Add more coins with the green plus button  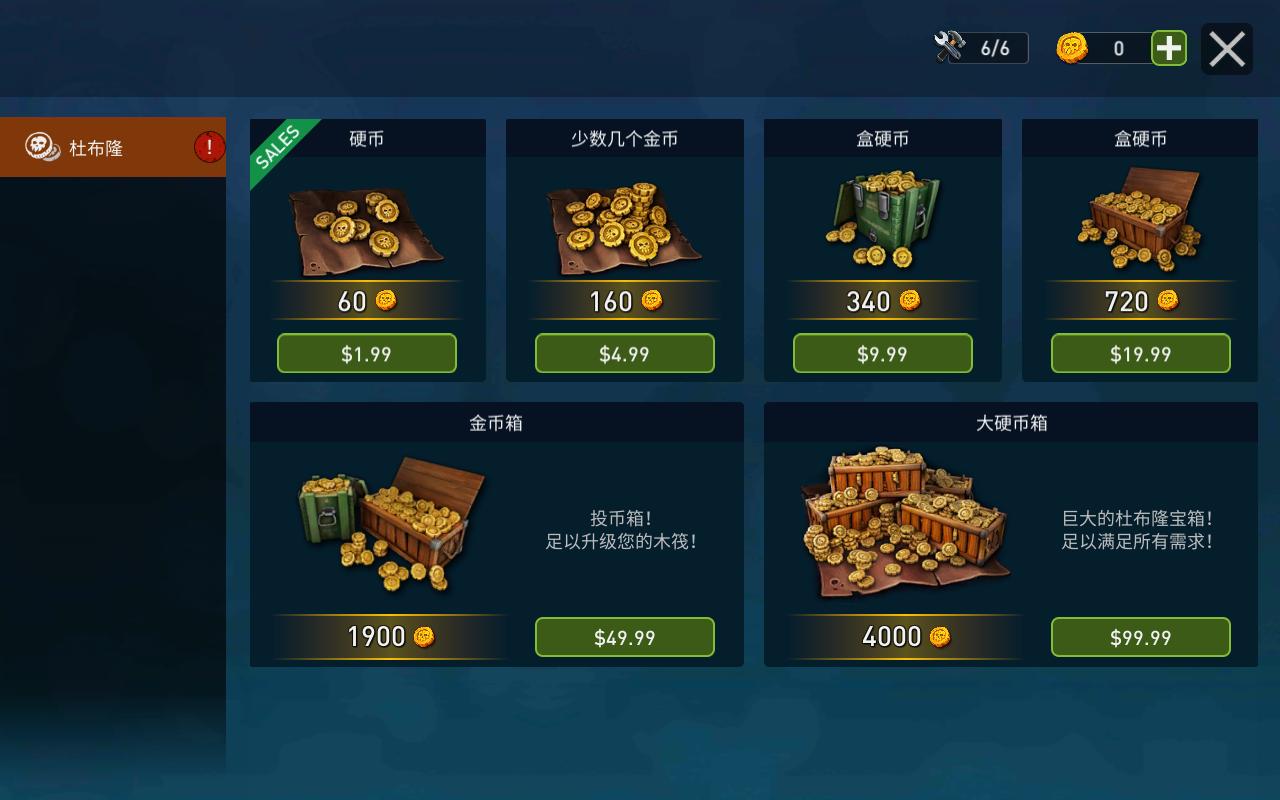pyautogui.click(x=1169, y=48)
